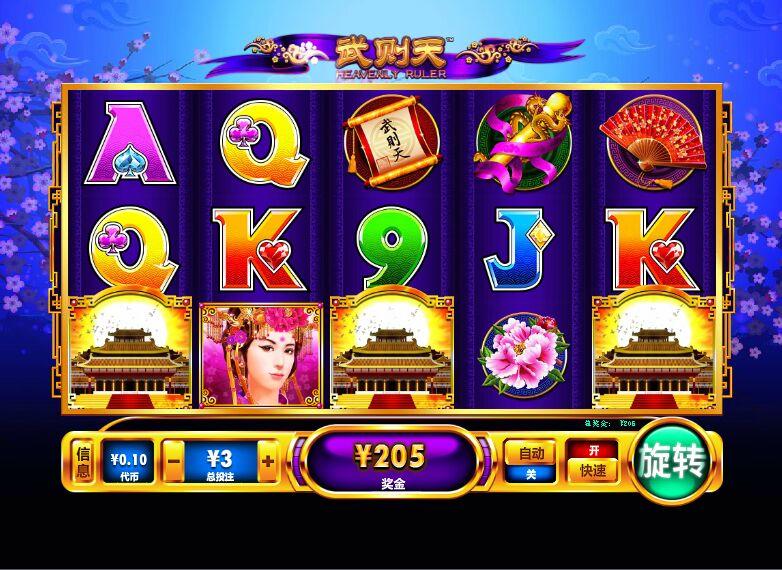Spin the reels with the green 旋转 button
The height and width of the screenshot is (570, 782).
coord(671,461)
